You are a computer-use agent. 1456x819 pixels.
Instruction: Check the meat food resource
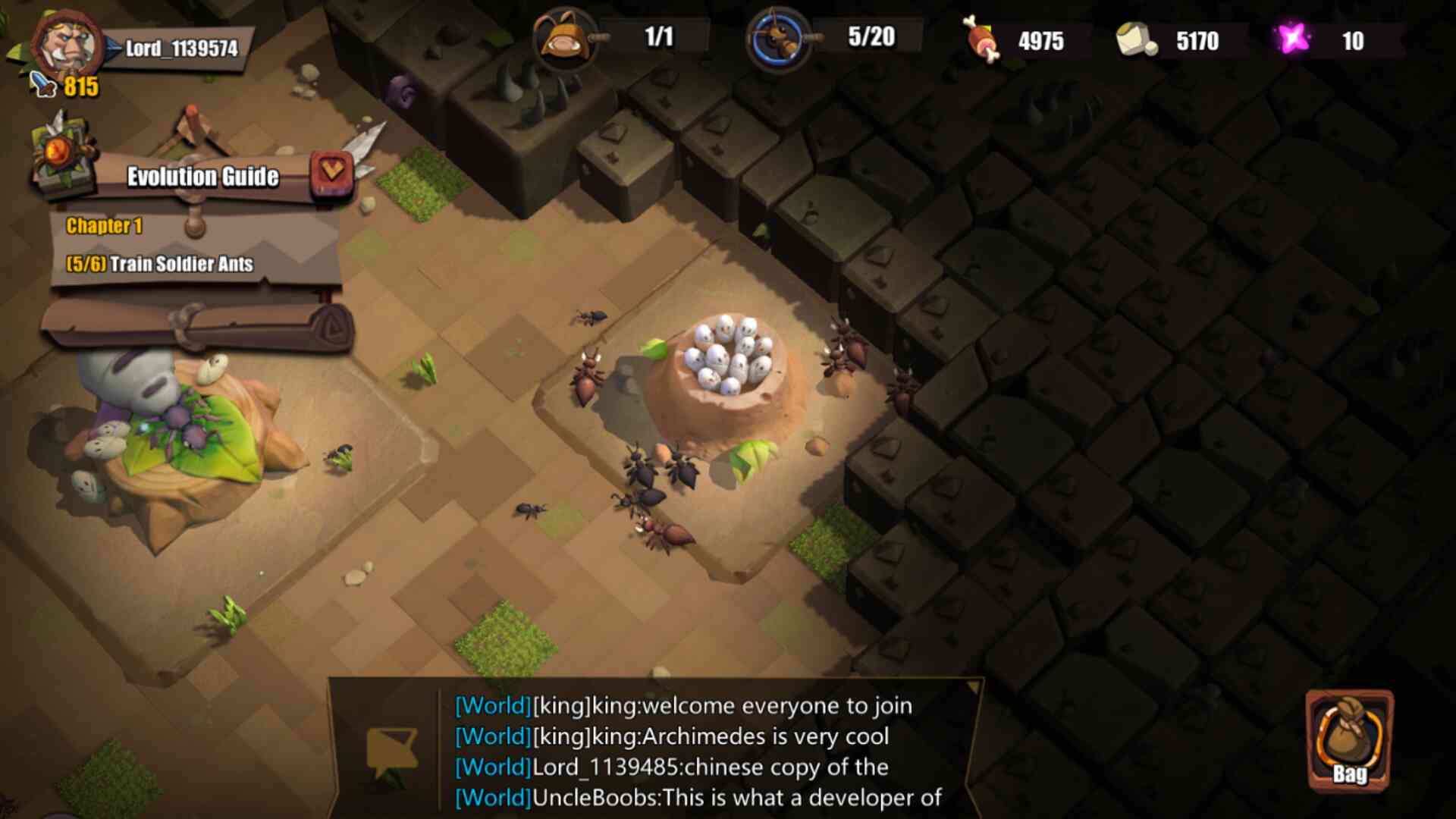click(x=982, y=39)
